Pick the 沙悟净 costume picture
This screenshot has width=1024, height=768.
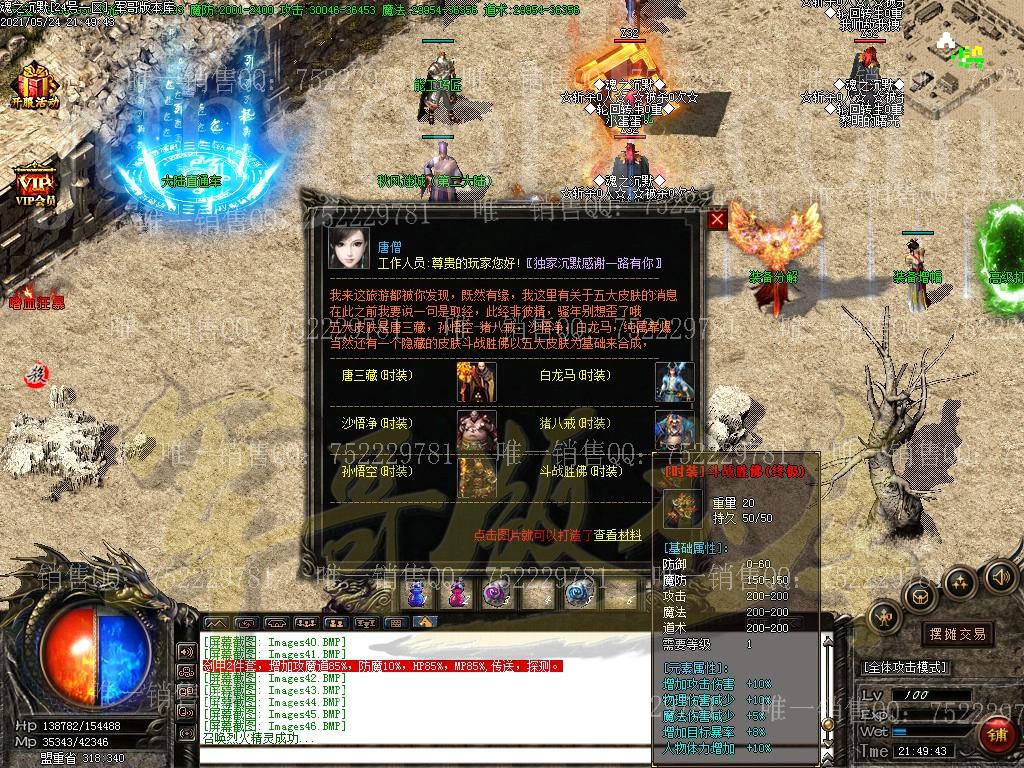click(x=477, y=428)
